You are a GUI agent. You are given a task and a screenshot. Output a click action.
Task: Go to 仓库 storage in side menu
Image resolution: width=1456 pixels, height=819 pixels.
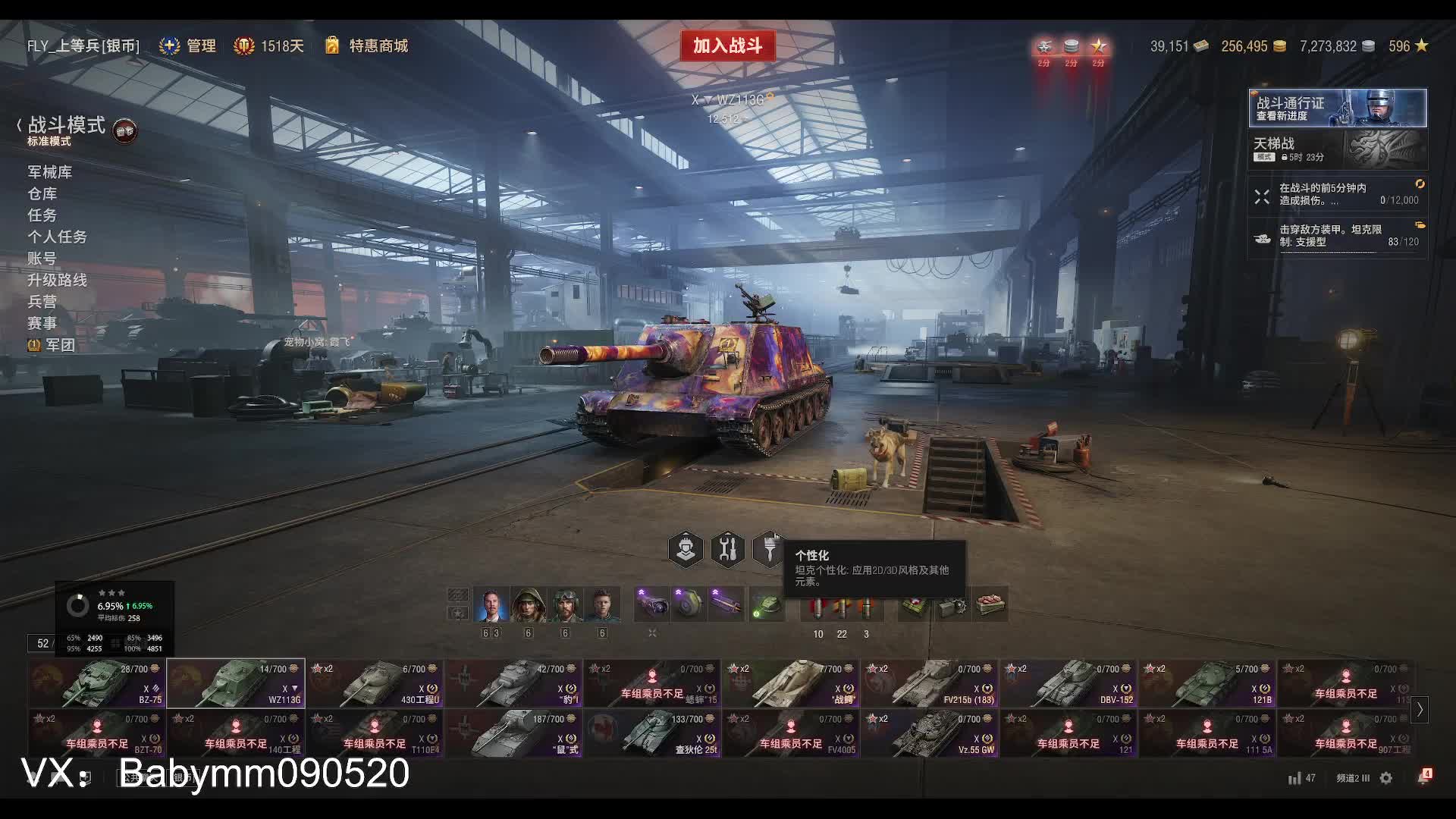tap(42, 194)
